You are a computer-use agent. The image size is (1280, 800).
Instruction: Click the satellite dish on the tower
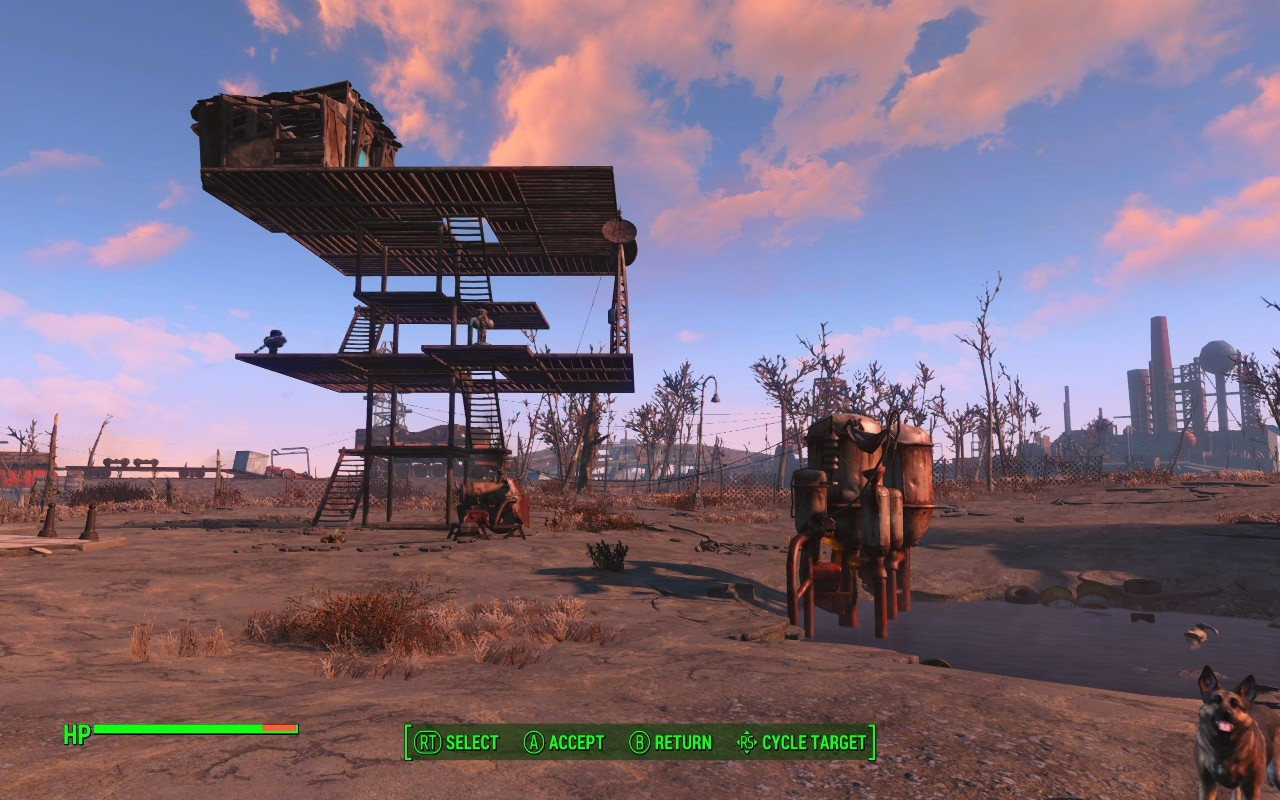click(618, 229)
